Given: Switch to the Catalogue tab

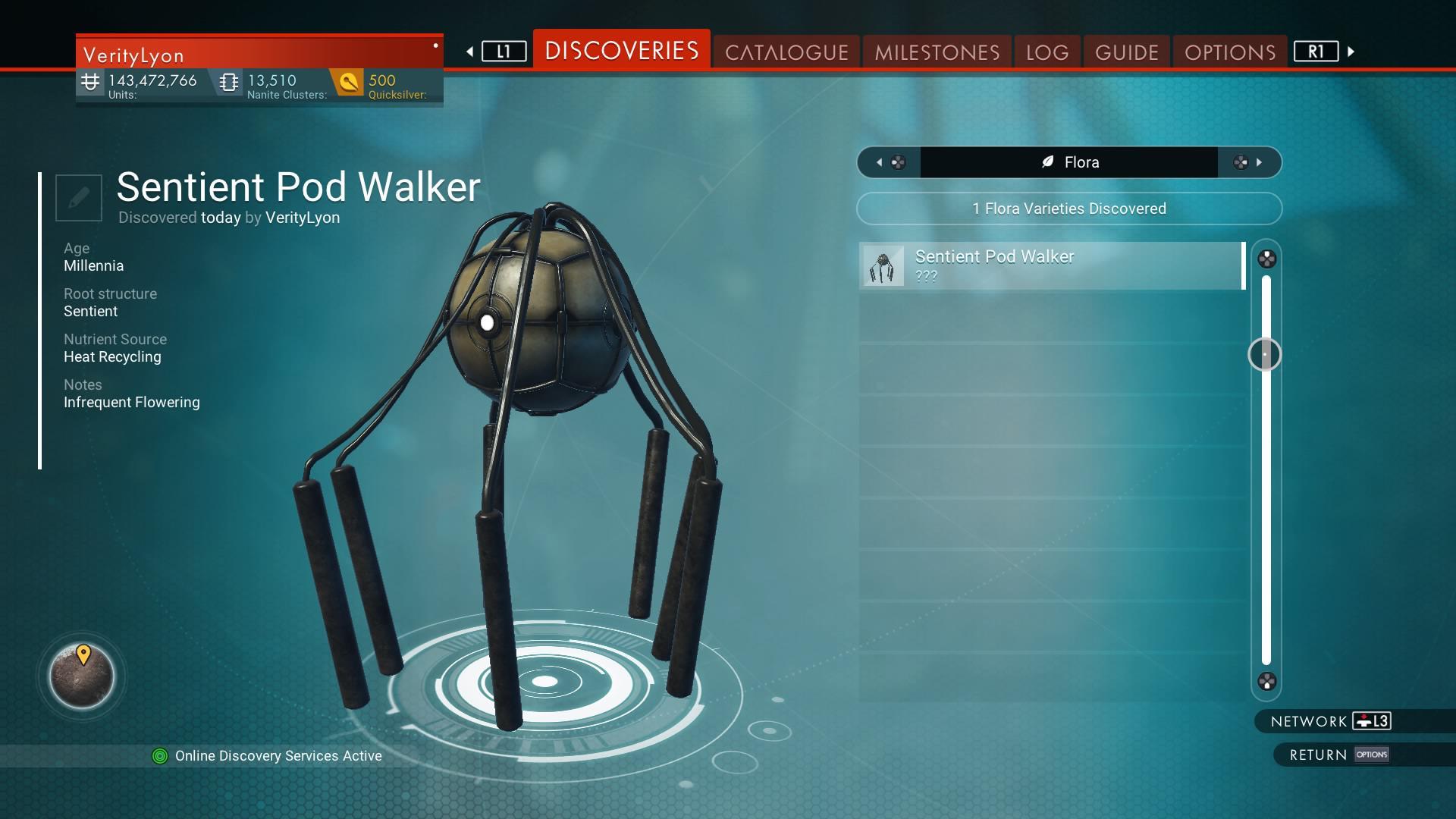Looking at the screenshot, I should [786, 52].
